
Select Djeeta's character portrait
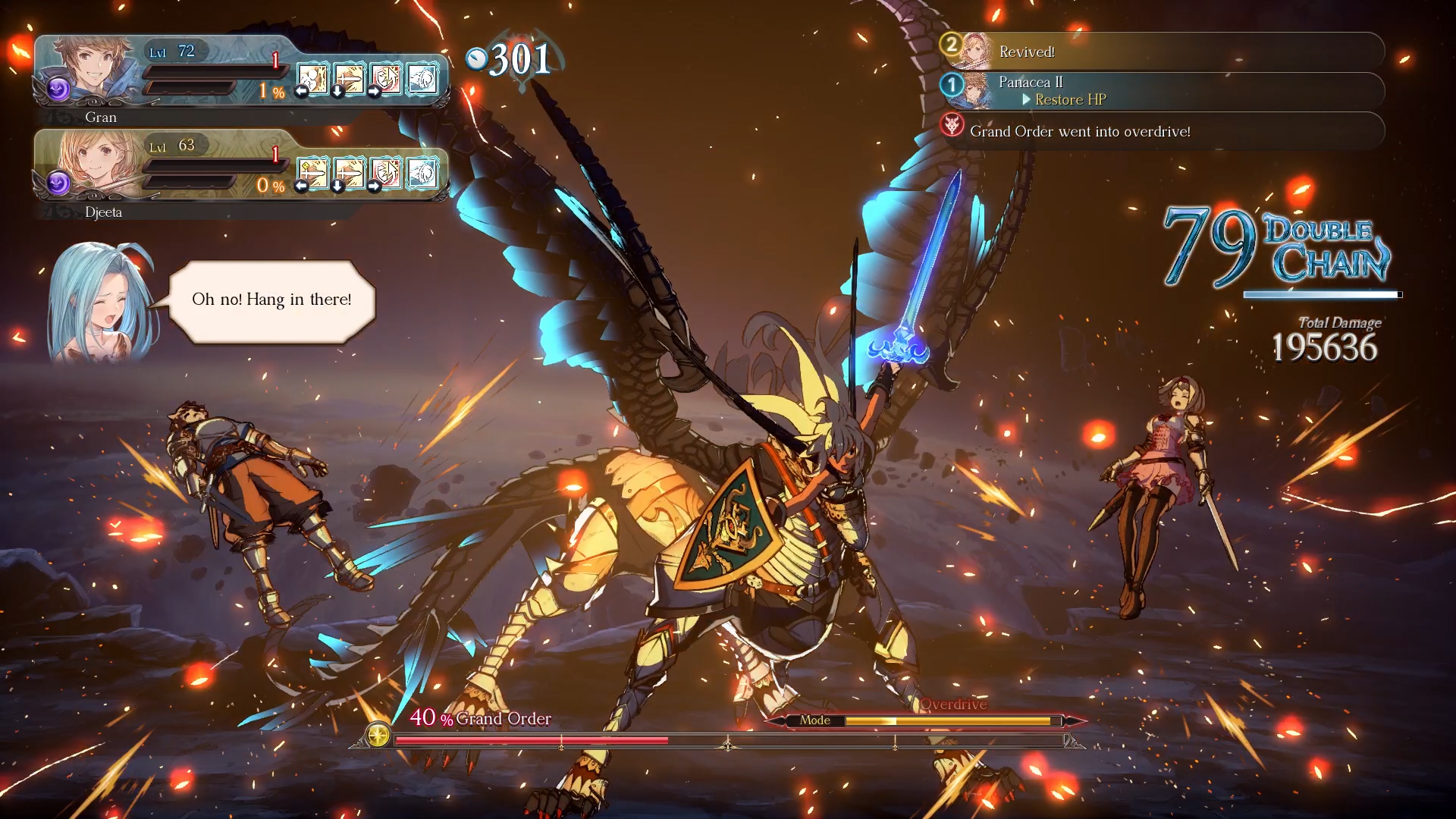(x=99, y=161)
